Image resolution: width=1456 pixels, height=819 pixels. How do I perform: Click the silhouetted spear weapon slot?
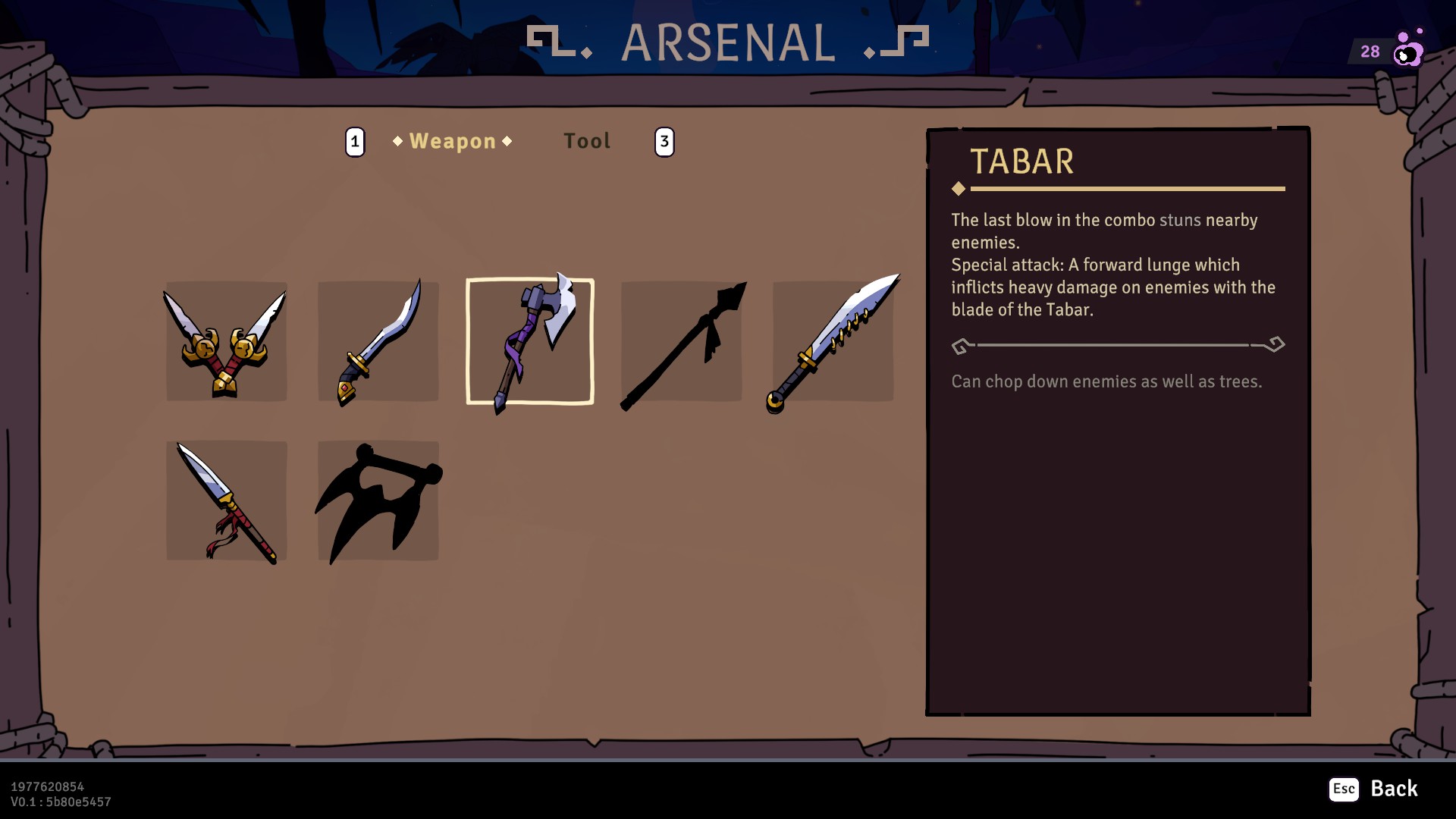681,341
